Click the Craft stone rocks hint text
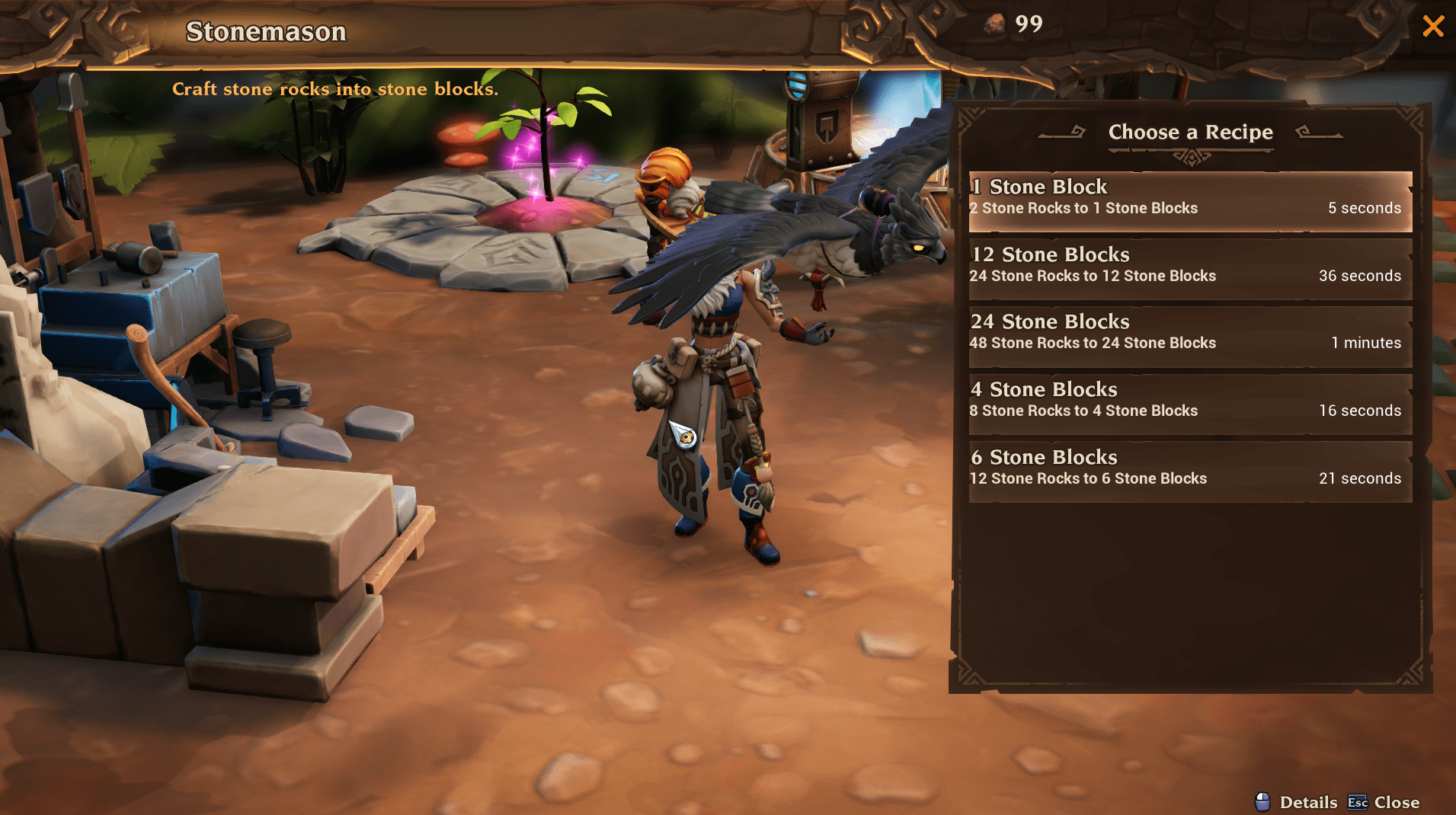 335,89
